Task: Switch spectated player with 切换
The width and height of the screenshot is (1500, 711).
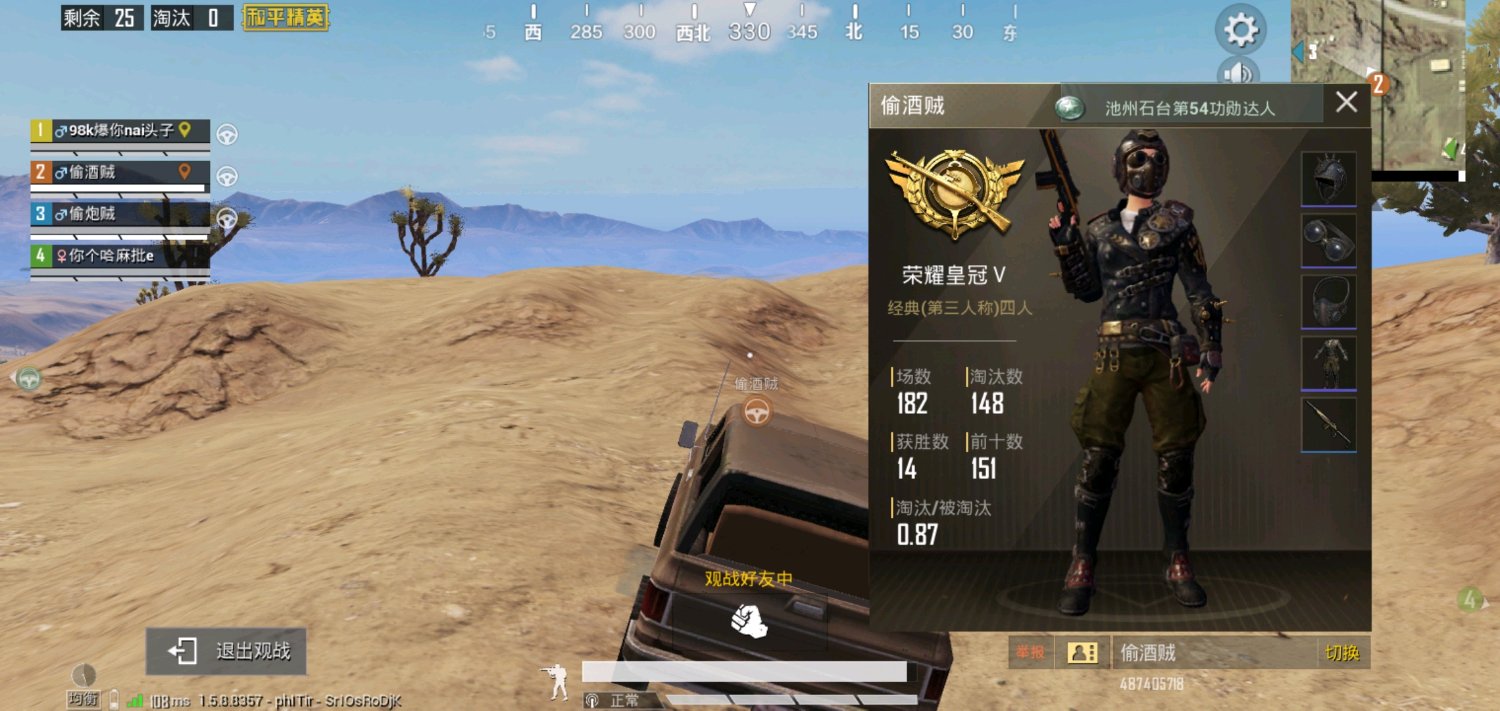Action: (x=1342, y=653)
